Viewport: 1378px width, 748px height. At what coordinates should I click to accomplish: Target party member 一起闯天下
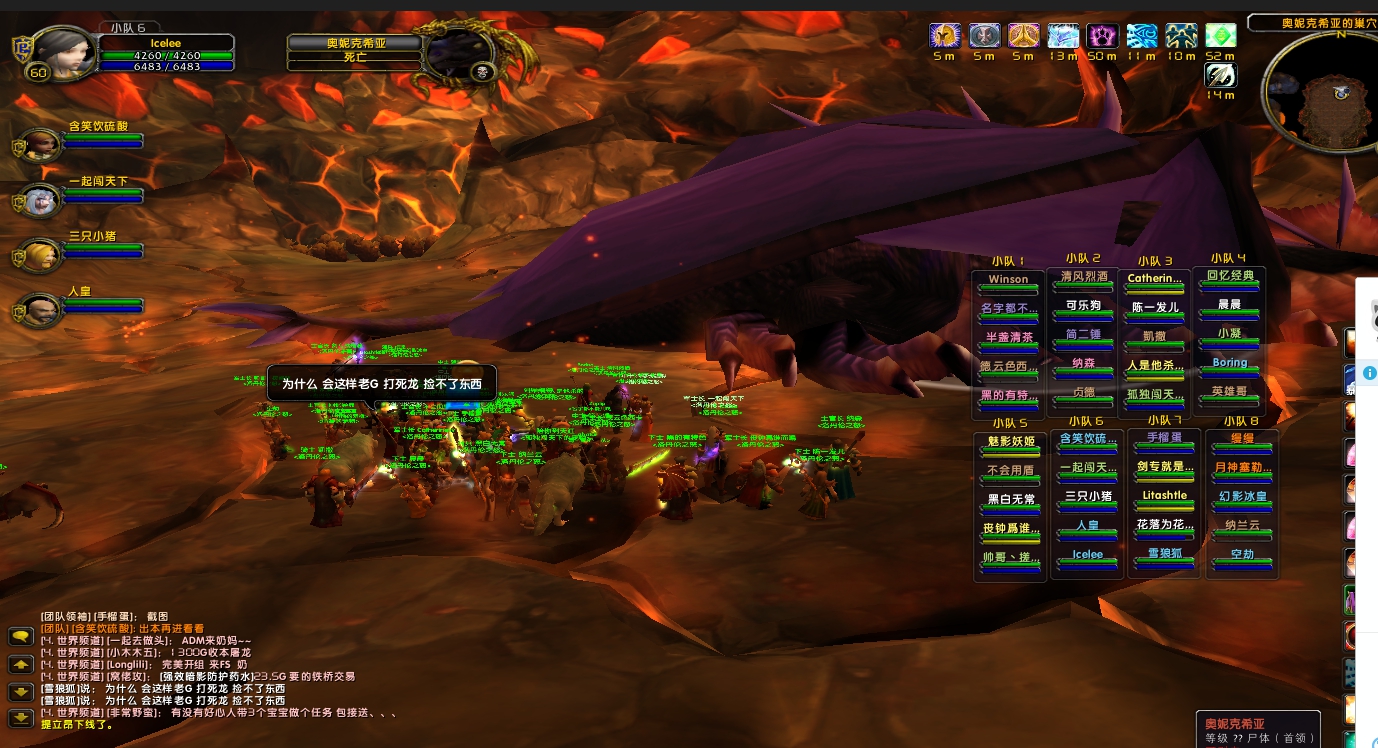pyautogui.click(x=41, y=199)
